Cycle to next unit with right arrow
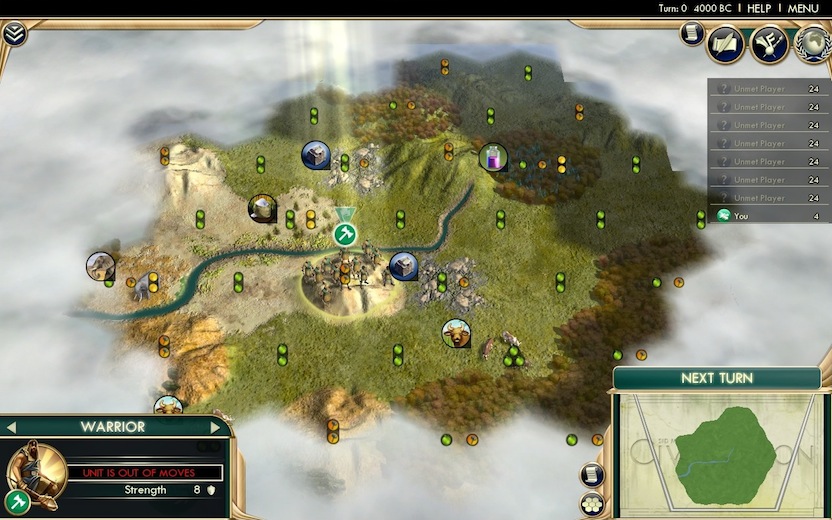Screen dimensions: 832x520 click(222, 427)
